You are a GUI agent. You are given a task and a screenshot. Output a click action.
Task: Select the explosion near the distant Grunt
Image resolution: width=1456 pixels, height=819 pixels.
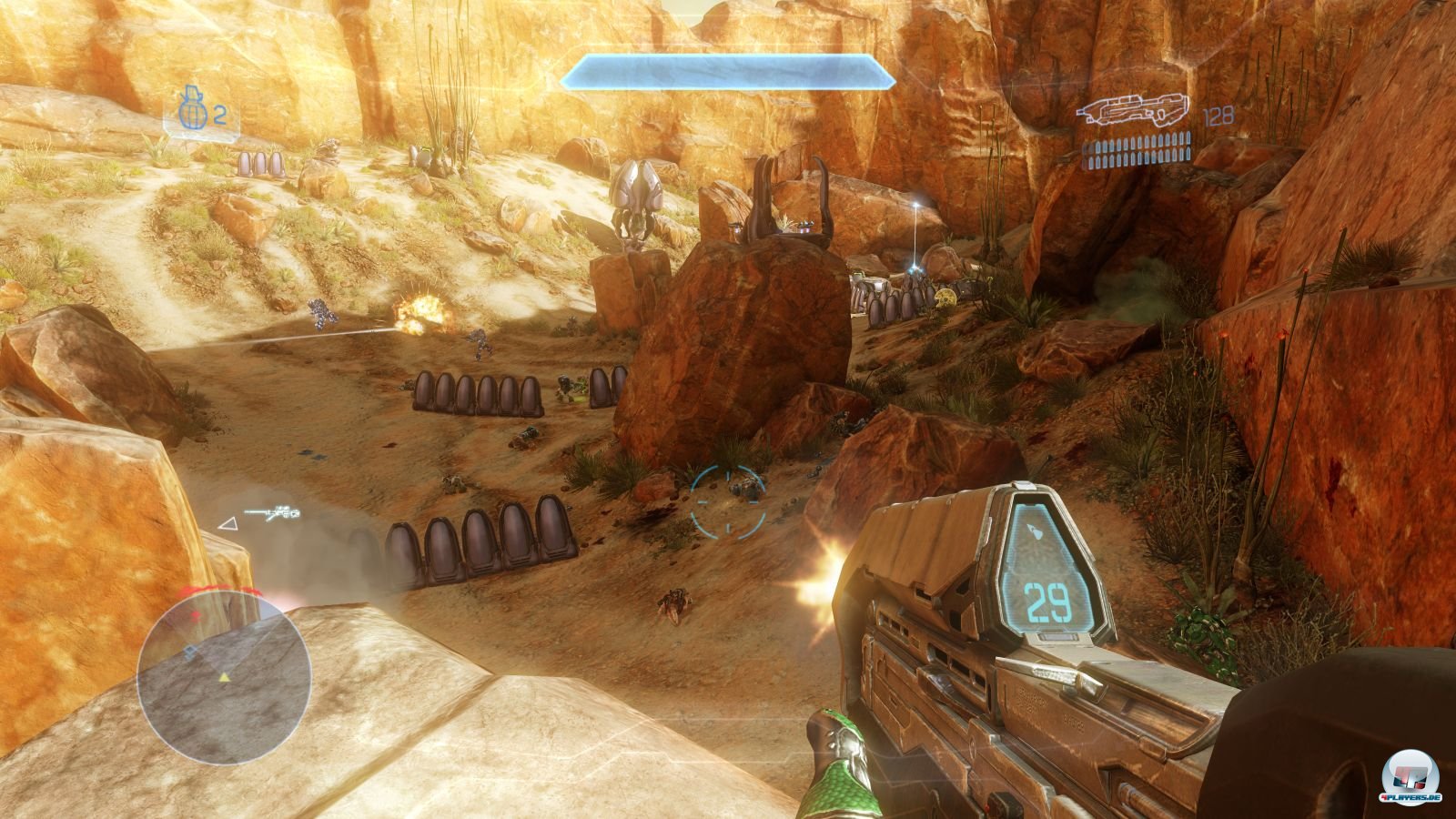coord(421,311)
